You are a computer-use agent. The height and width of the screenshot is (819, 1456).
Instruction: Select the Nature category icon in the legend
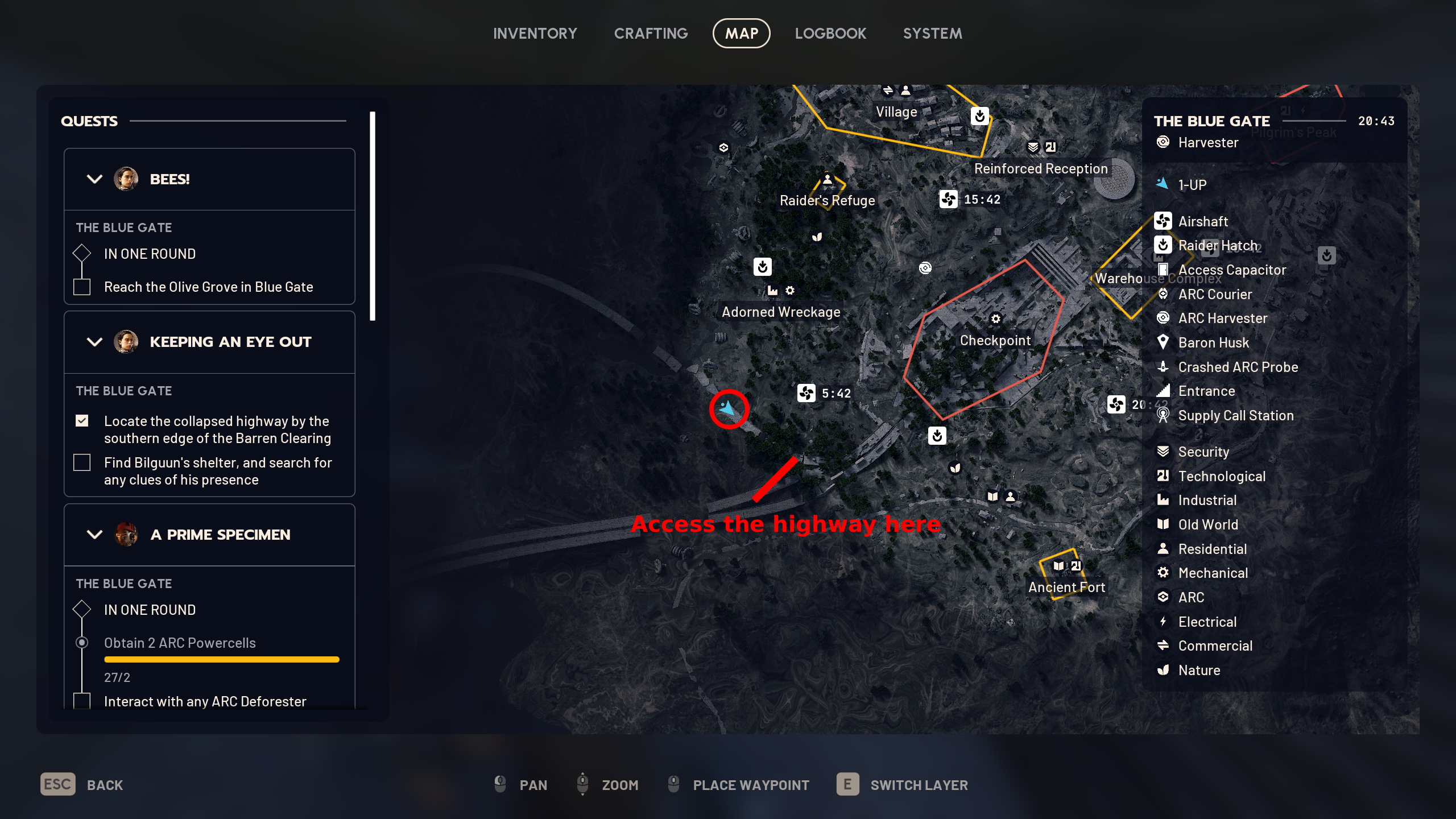tap(1164, 670)
